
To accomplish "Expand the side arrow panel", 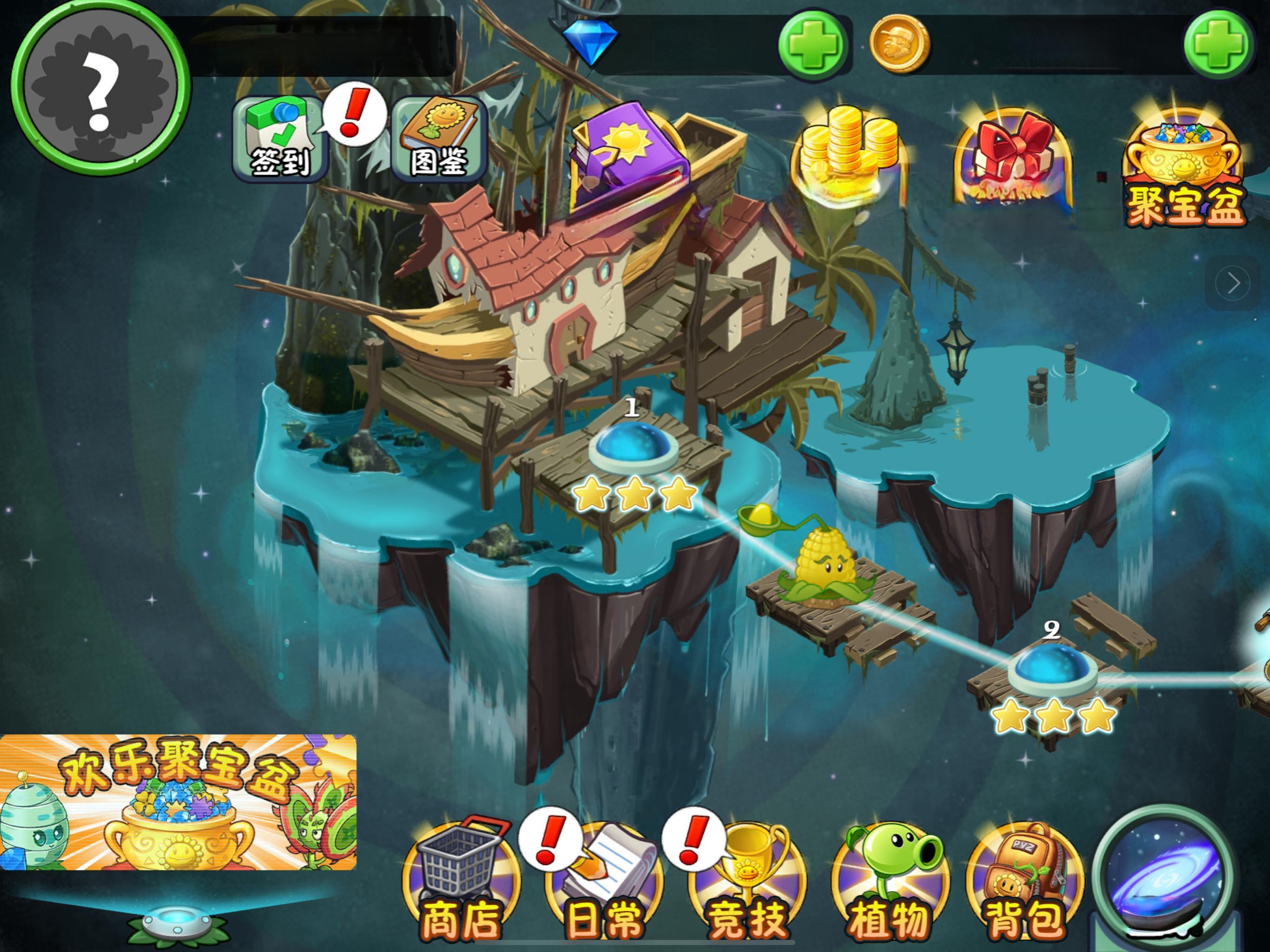I will [x=1233, y=283].
